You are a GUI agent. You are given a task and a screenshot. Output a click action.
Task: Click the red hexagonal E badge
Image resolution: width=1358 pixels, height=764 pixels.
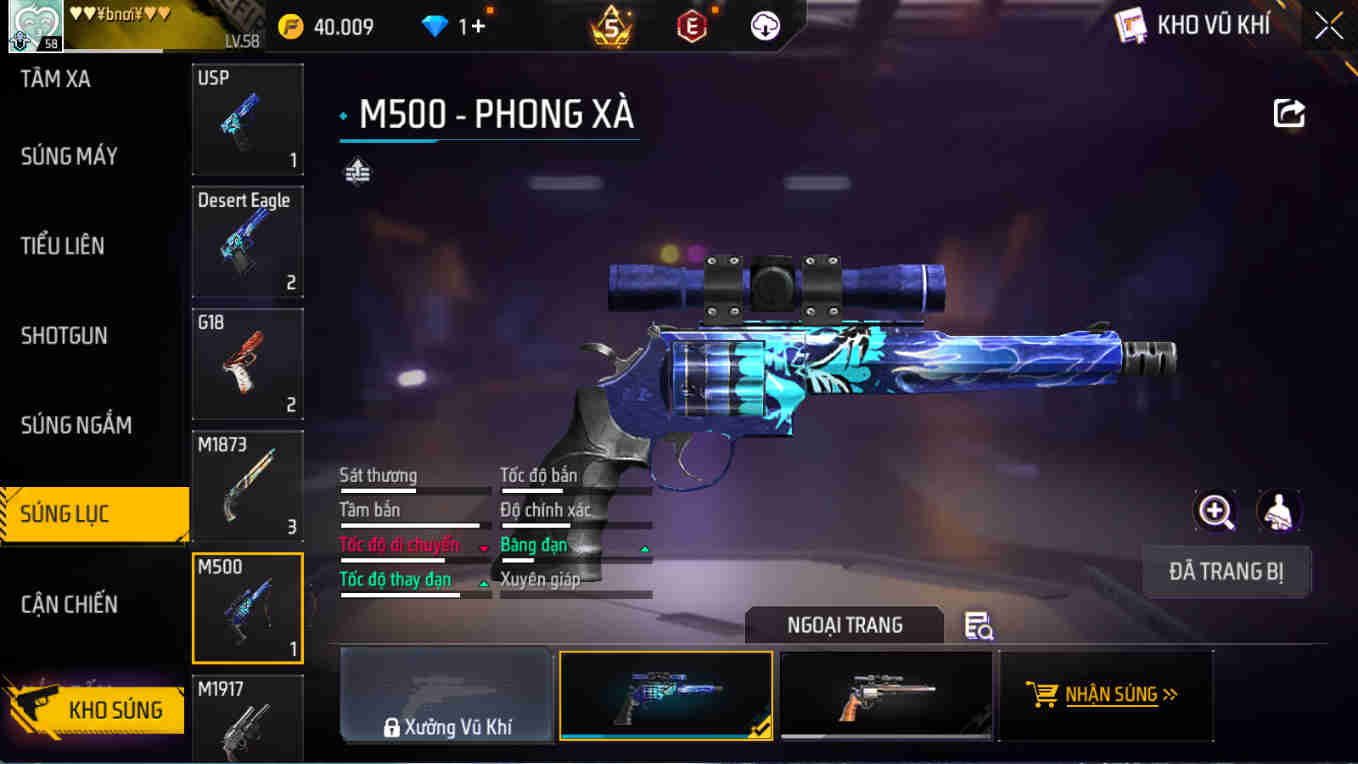[x=690, y=27]
